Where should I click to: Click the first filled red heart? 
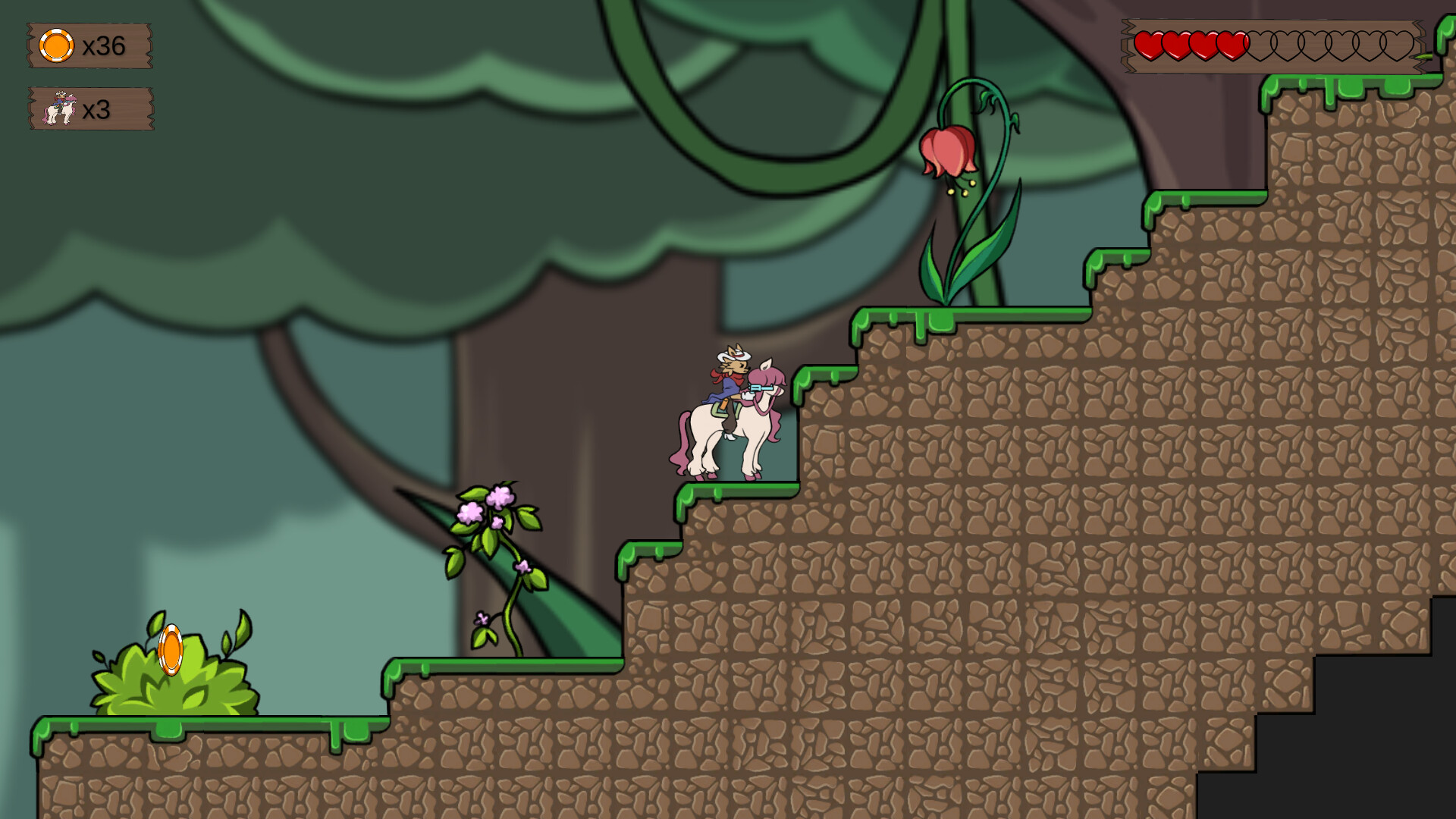pos(1150,44)
